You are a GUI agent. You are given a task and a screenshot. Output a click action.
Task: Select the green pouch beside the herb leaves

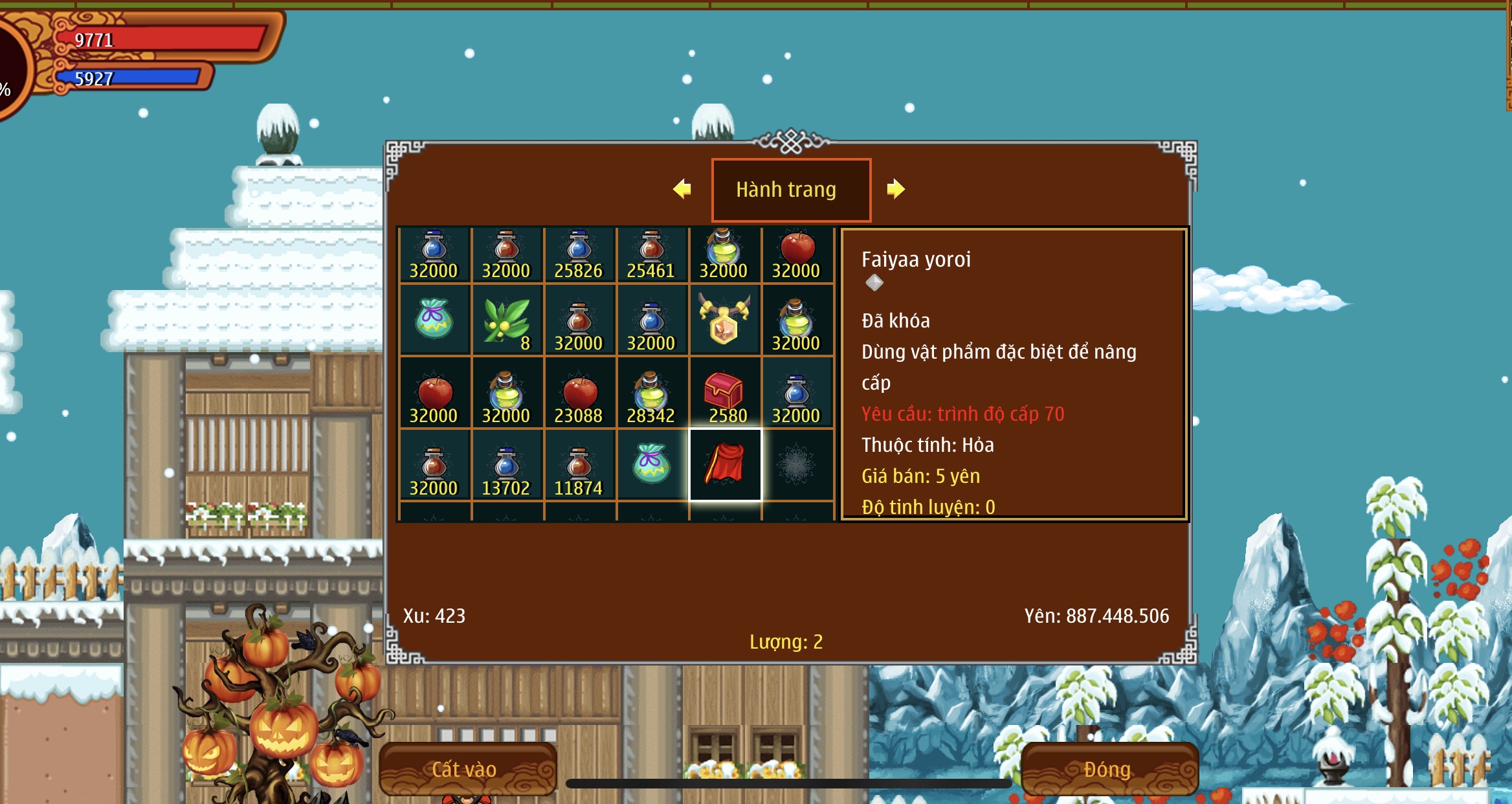[434, 319]
